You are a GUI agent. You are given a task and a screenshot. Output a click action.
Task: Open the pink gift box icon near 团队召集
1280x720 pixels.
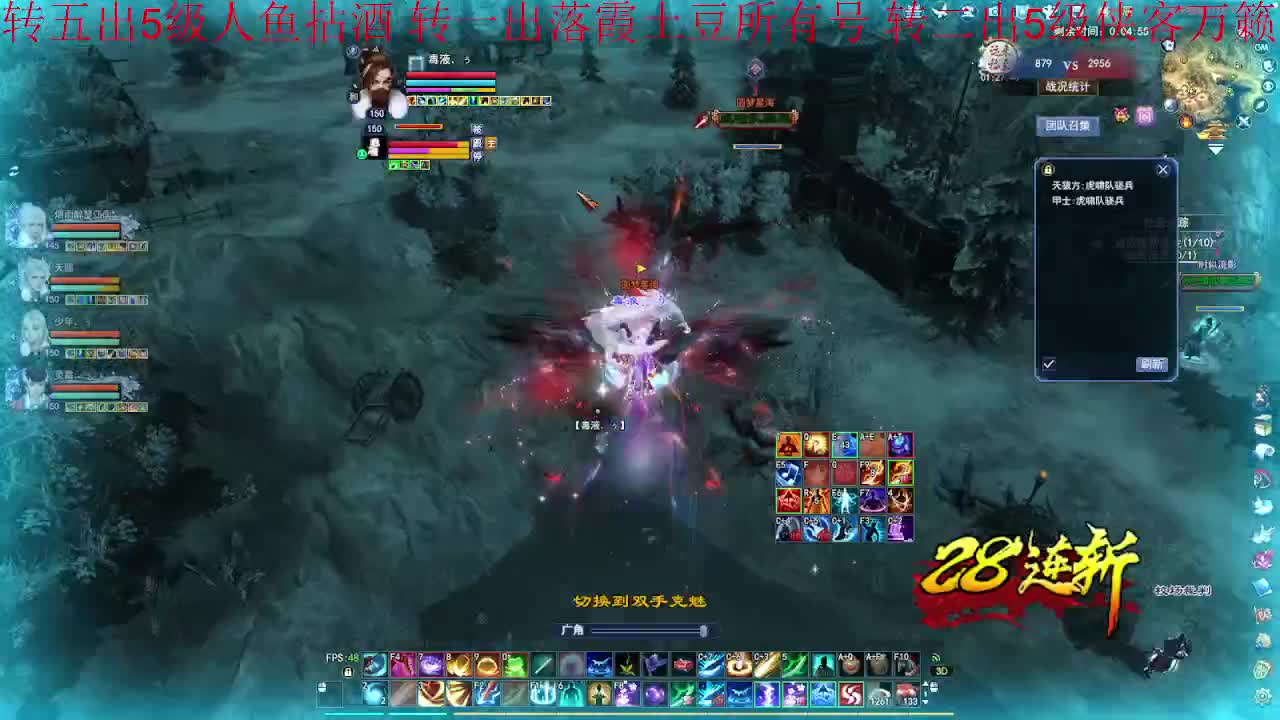(x=1120, y=114)
